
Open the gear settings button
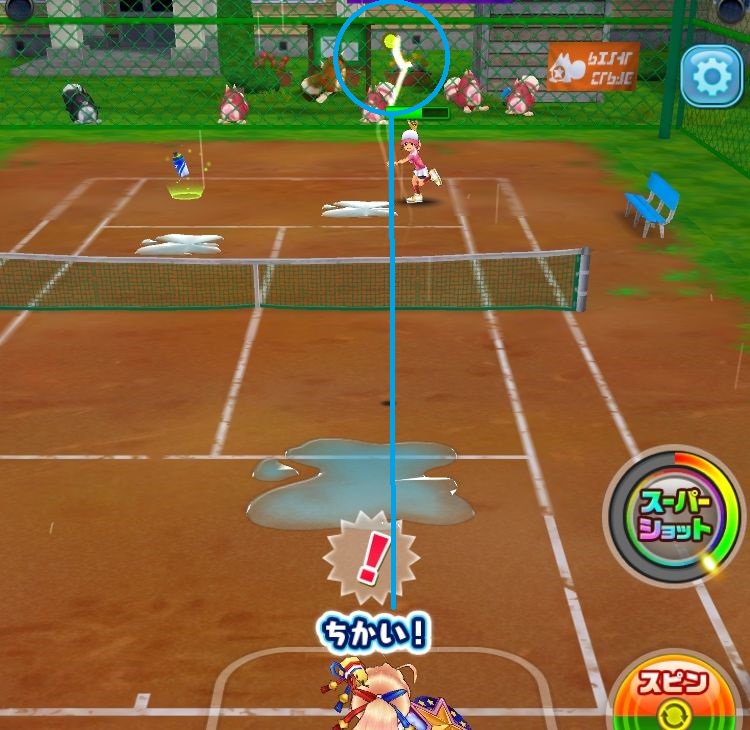pyautogui.click(x=711, y=77)
